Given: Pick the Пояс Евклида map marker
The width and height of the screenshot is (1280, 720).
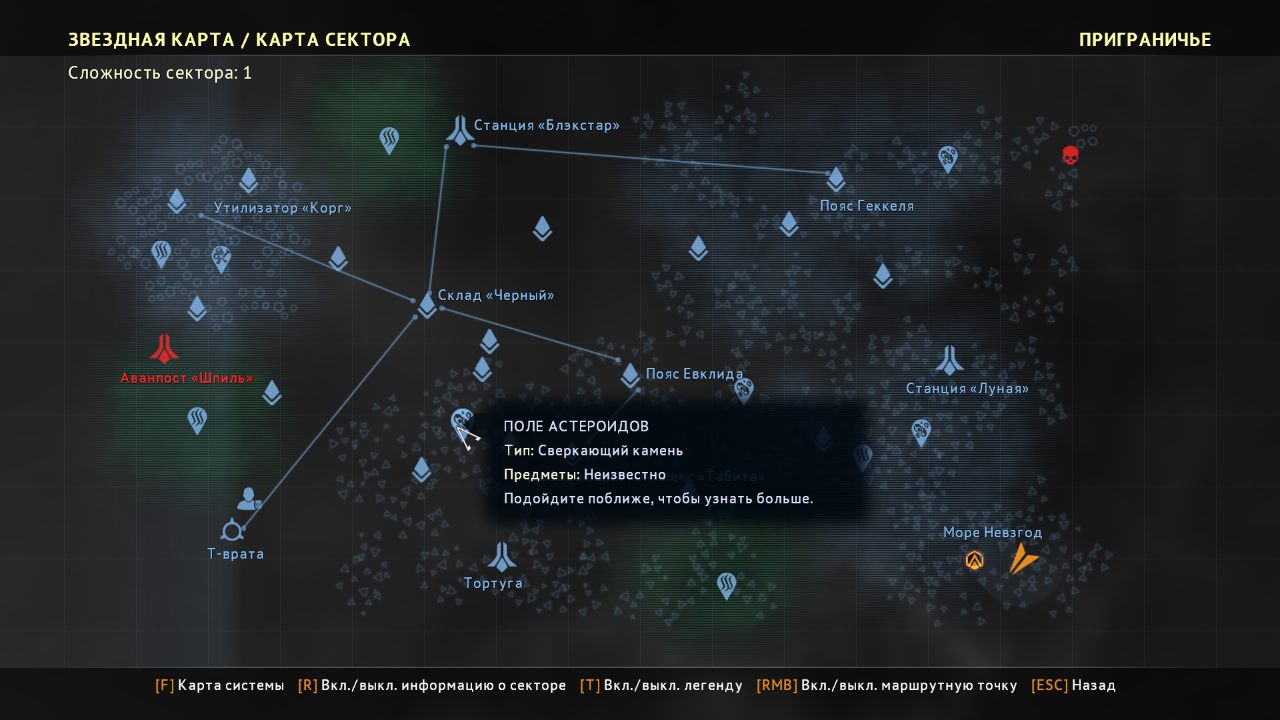Looking at the screenshot, I should (x=630, y=376).
